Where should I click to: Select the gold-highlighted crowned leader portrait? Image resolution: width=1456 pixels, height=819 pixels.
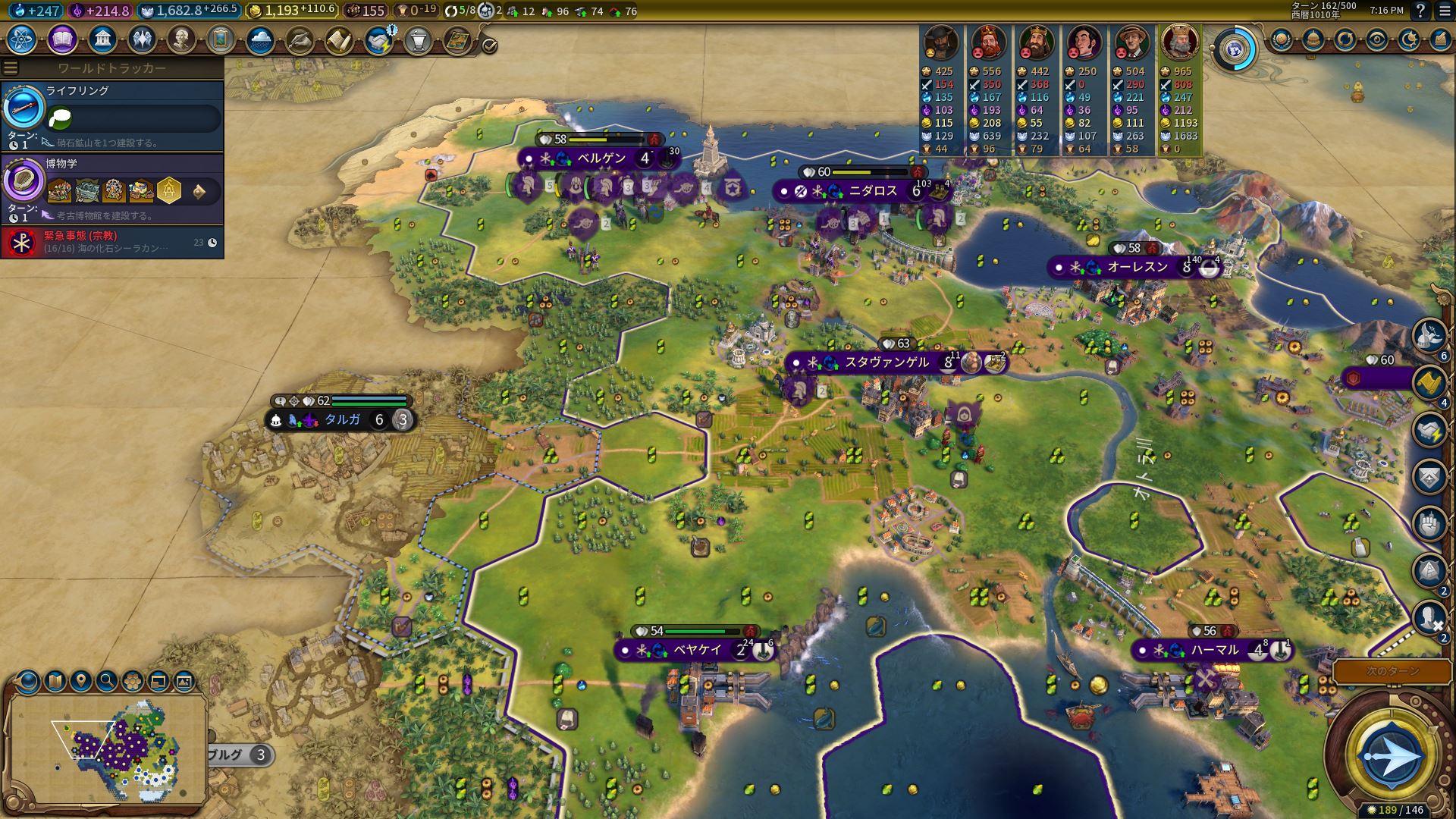coord(1179,42)
